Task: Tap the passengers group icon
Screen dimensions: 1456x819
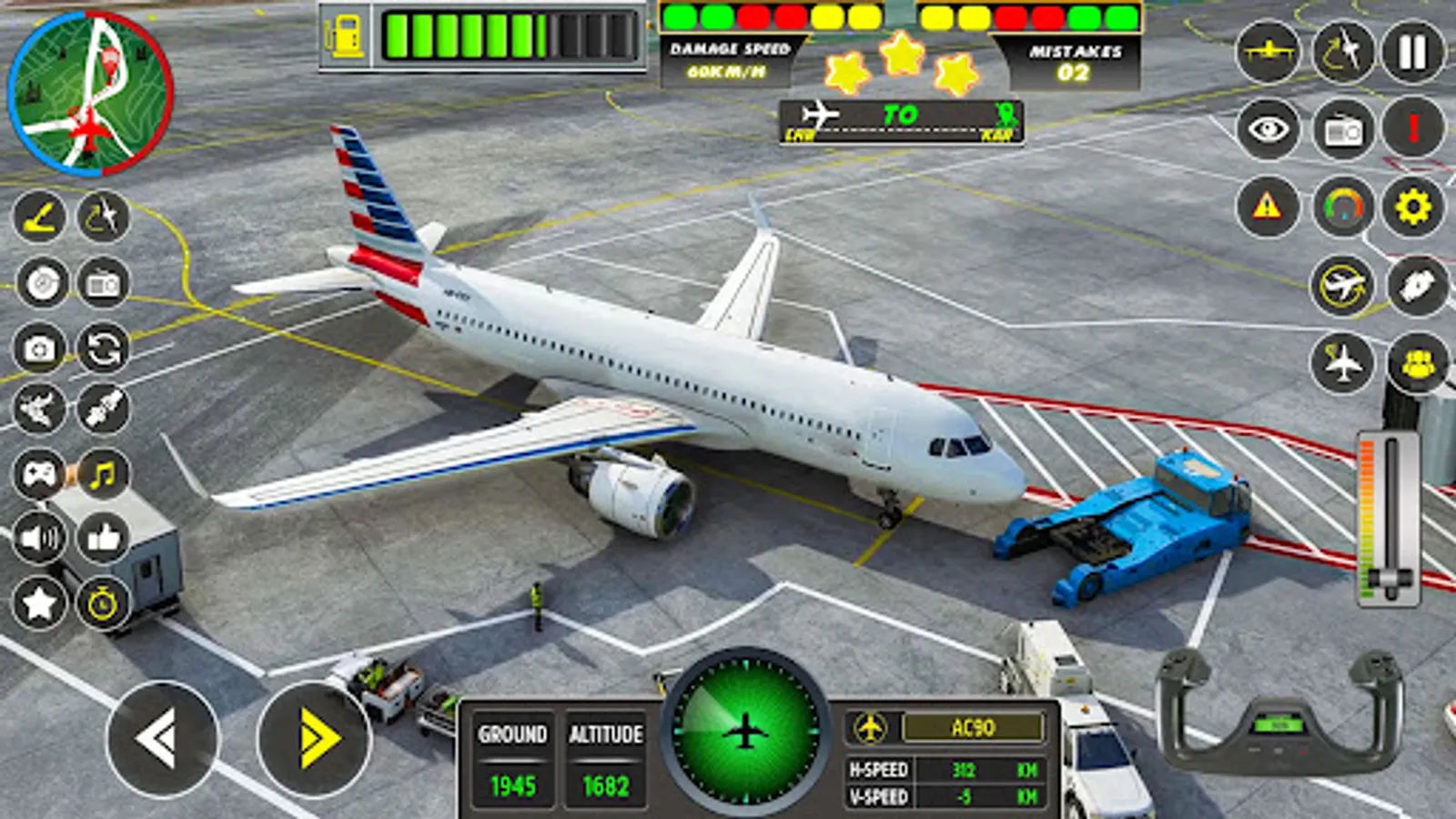Action: coord(1415,363)
